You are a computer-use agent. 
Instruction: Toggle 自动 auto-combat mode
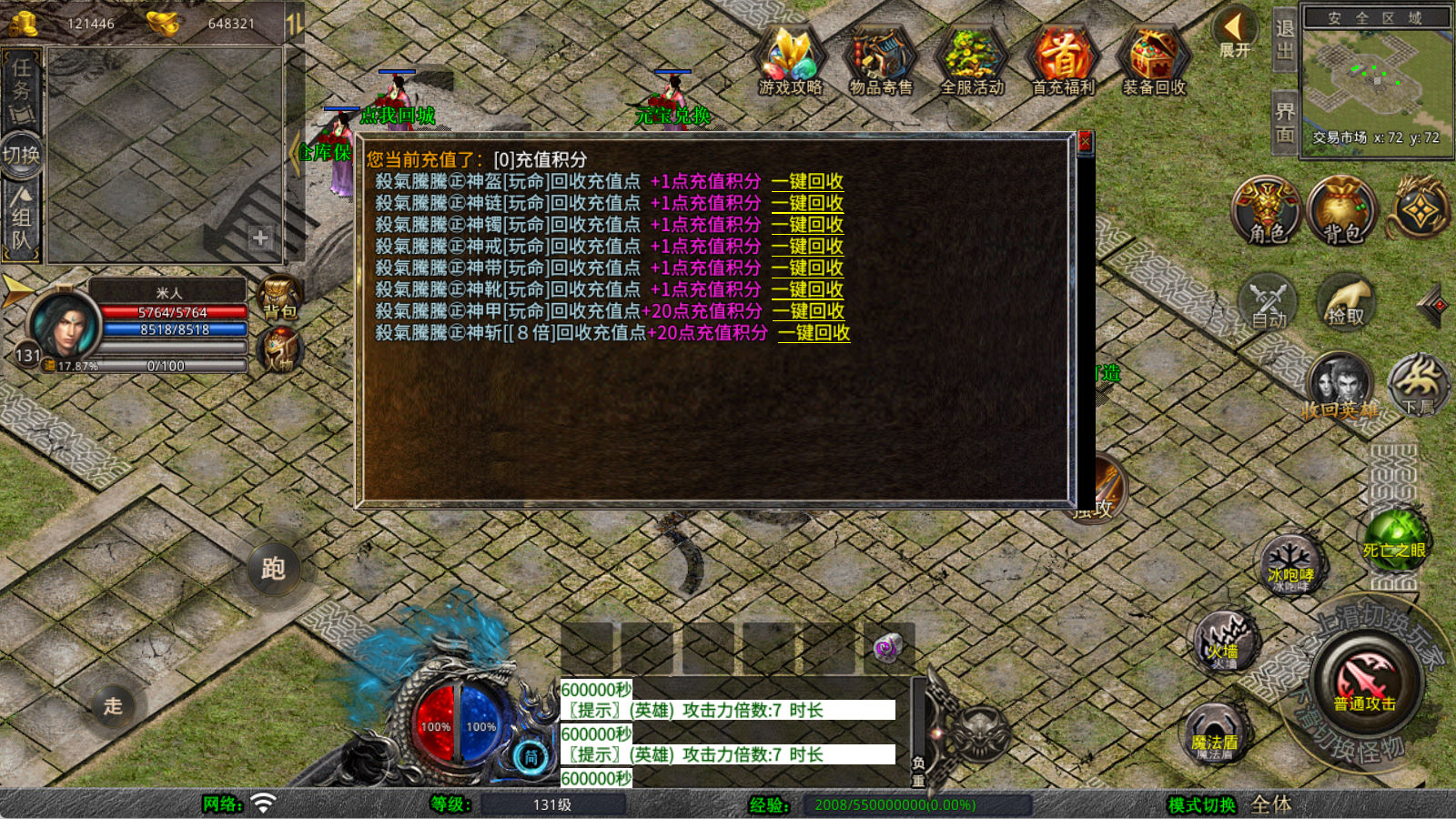pos(1269,302)
